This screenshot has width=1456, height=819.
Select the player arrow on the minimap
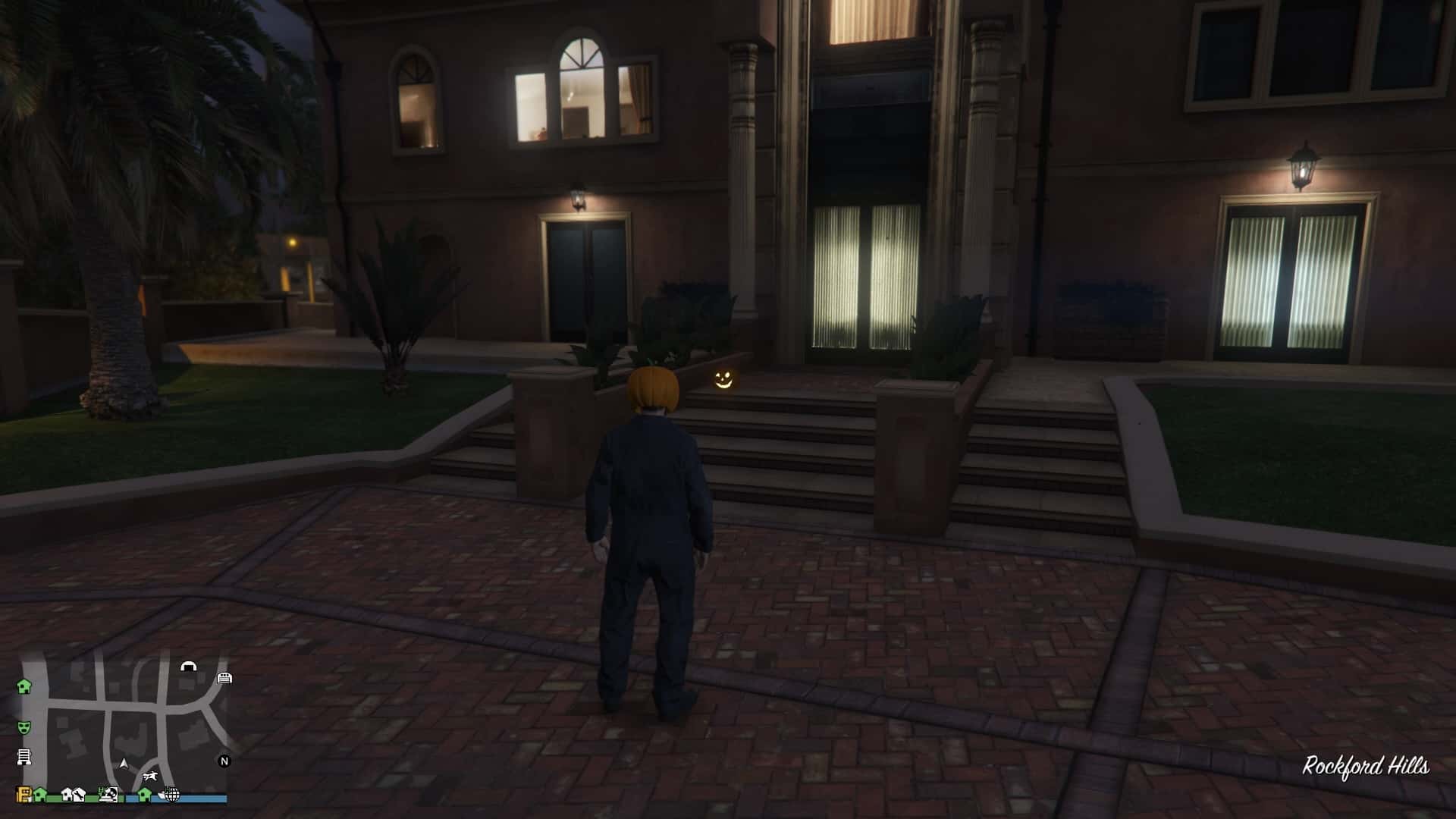click(x=124, y=763)
